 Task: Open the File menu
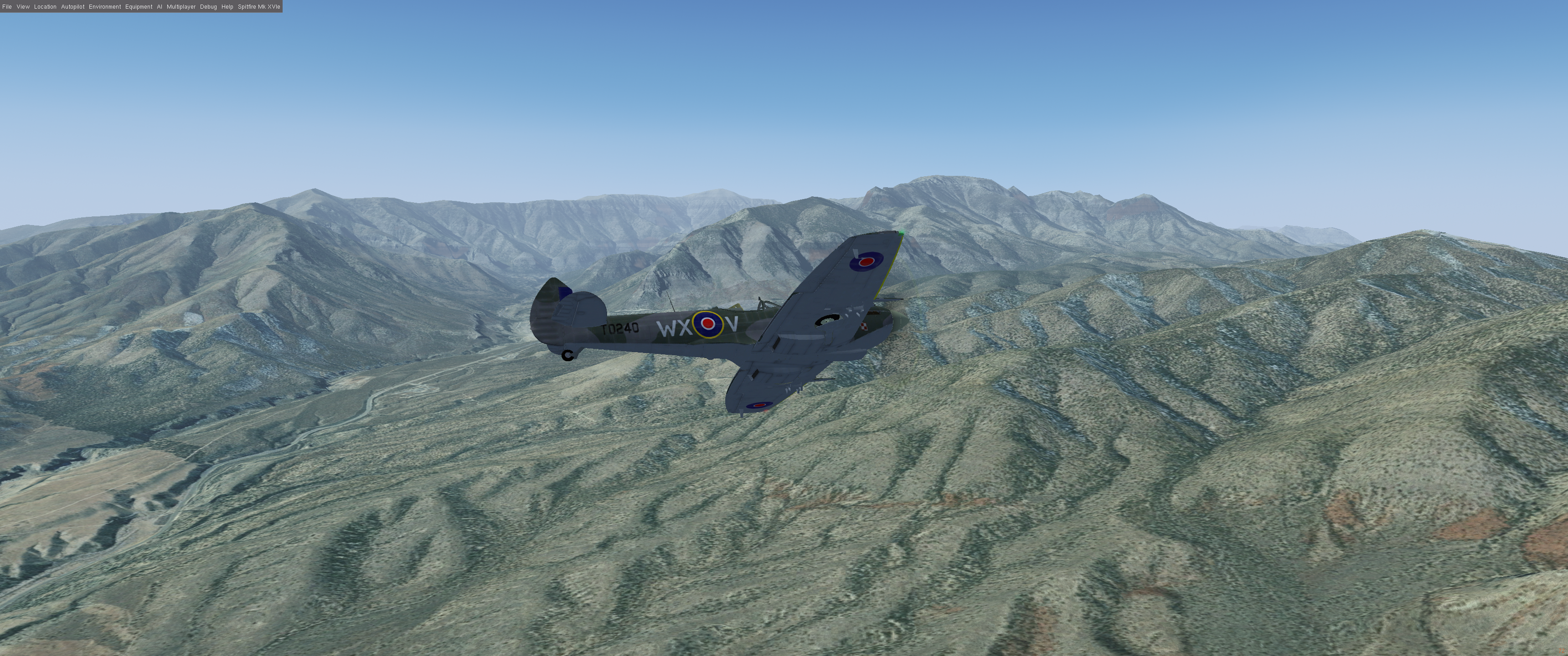7,7
